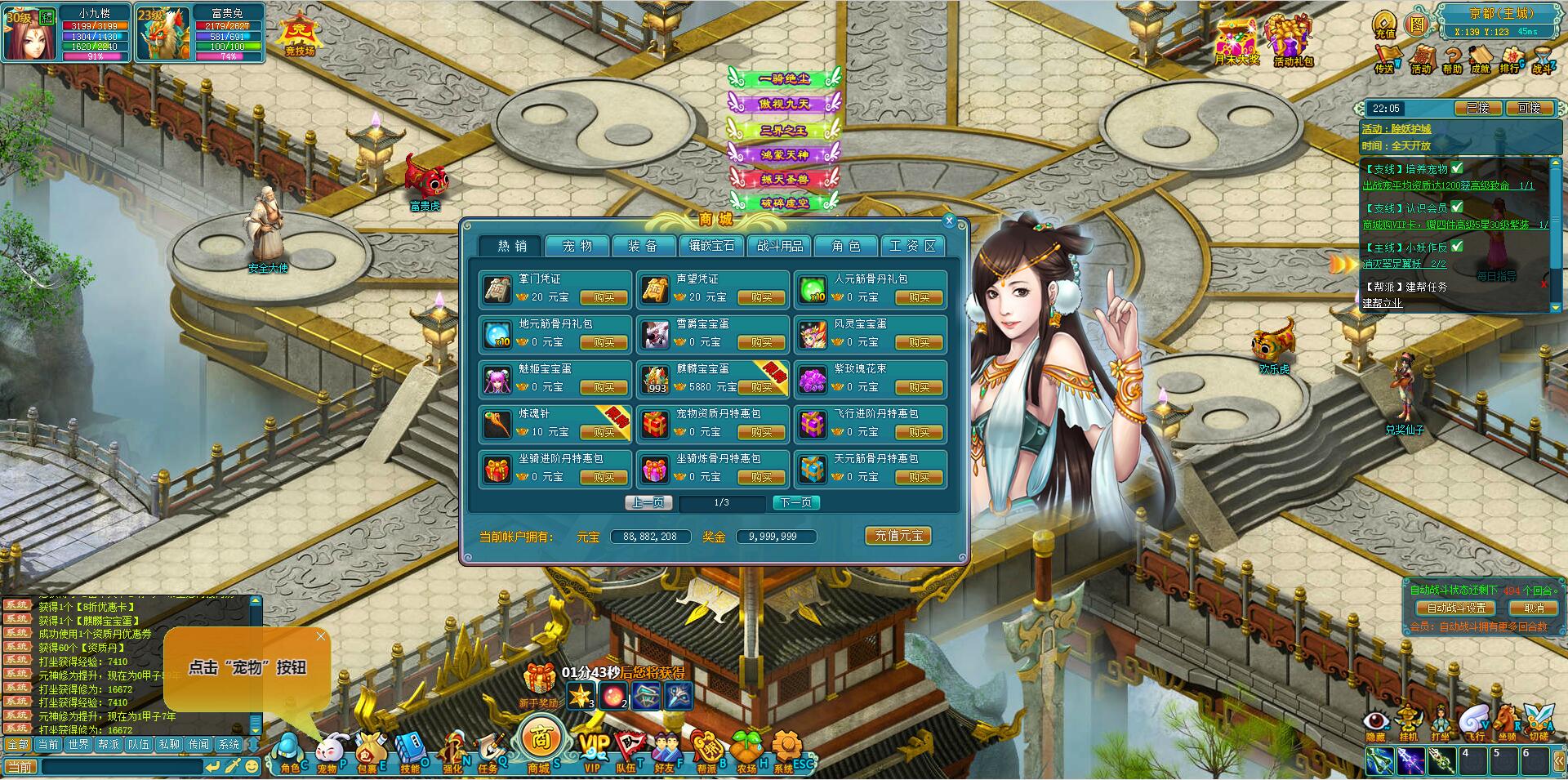Purchase 炼魂针 with its 购买 button

(x=604, y=432)
